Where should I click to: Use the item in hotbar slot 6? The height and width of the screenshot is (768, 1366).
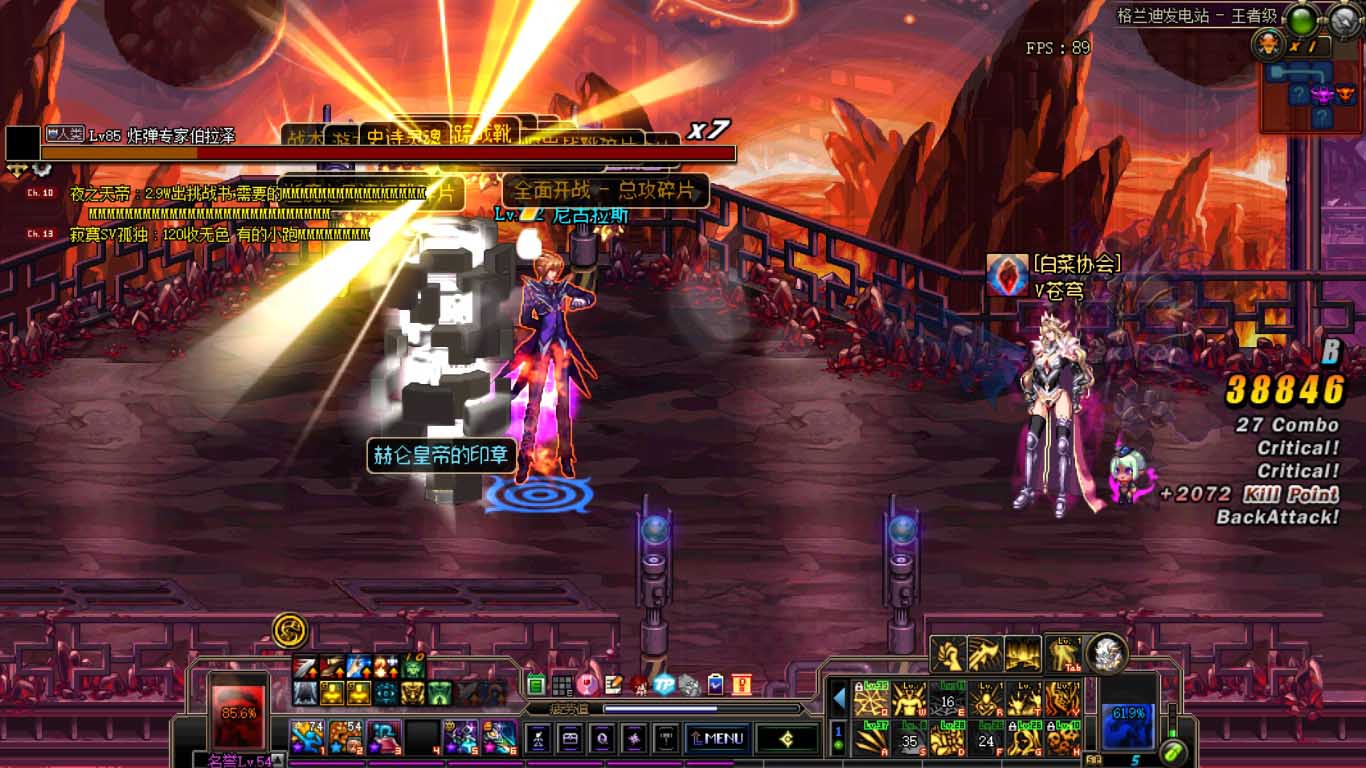tap(499, 737)
